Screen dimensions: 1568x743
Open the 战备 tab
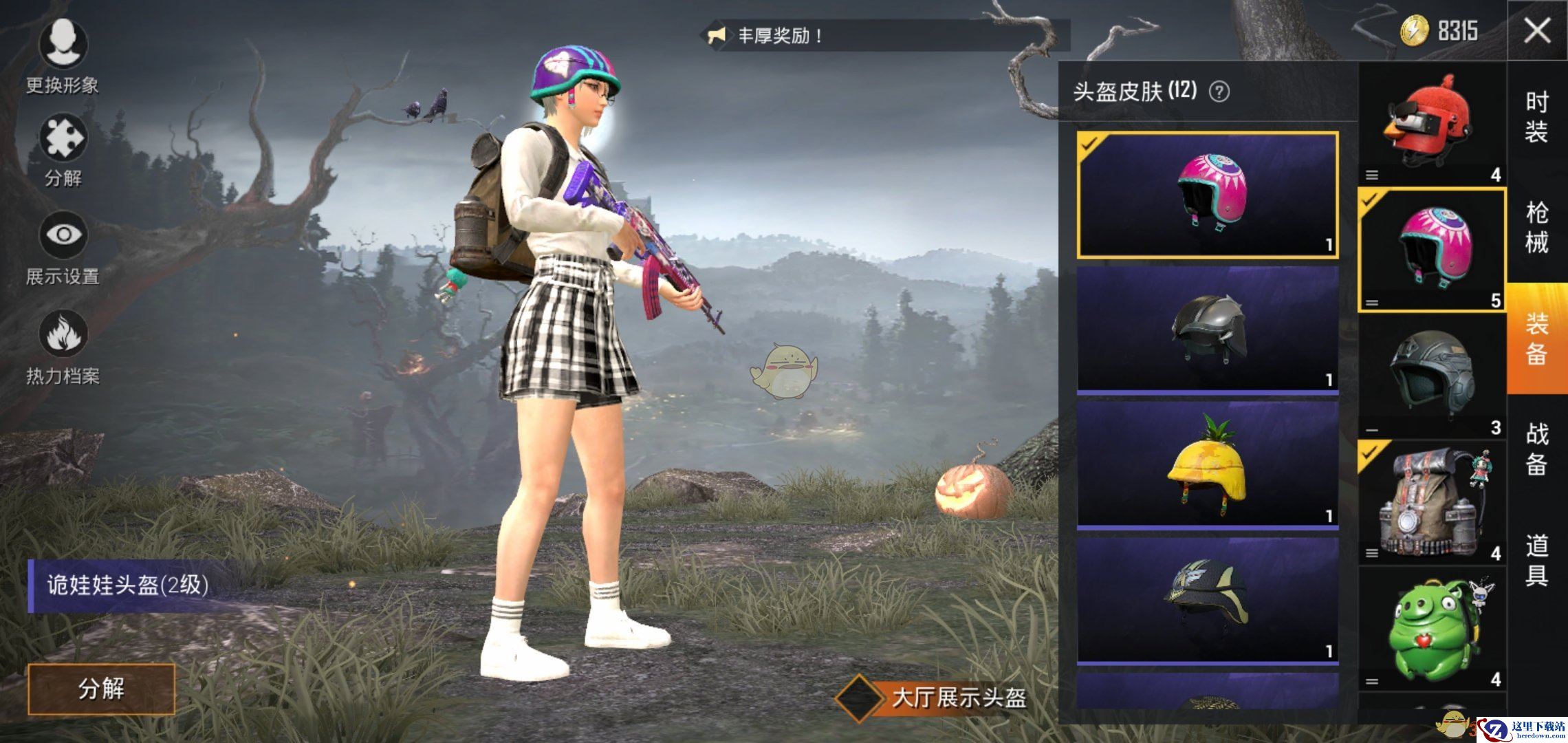click(1536, 449)
